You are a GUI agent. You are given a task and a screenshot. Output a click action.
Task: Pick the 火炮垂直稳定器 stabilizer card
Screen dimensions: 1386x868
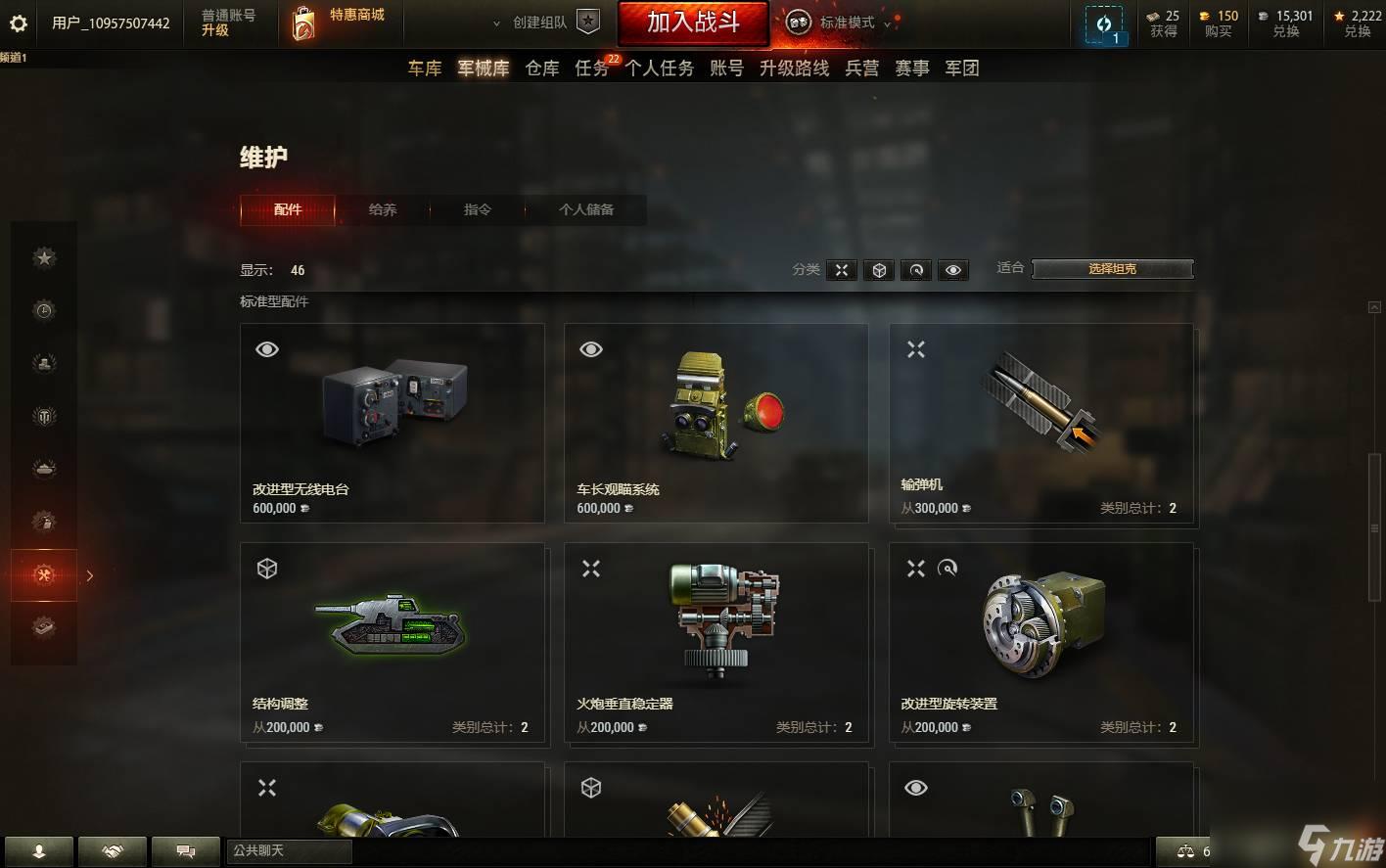[716, 642]
